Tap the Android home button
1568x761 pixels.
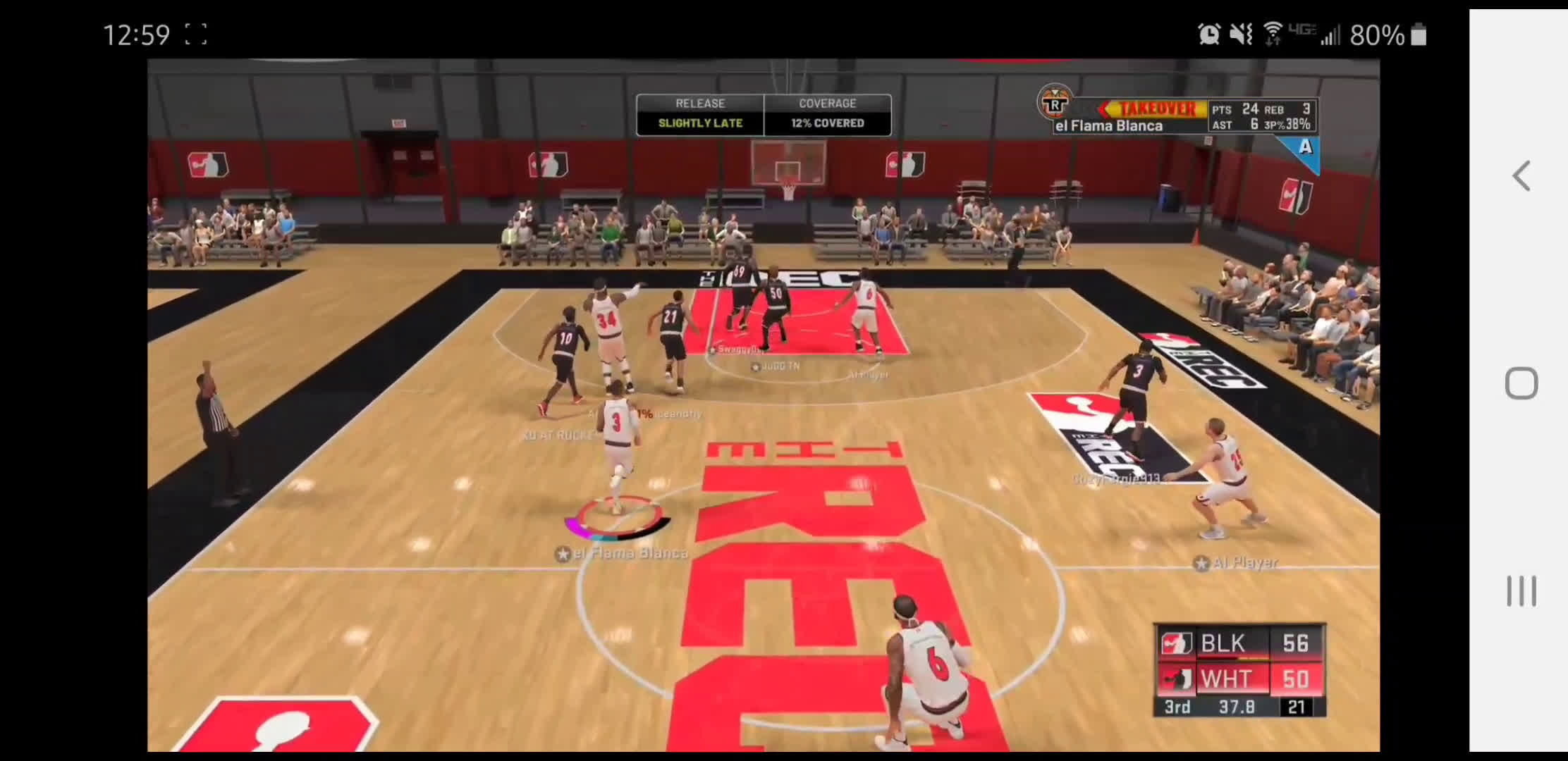[1521, 384]
